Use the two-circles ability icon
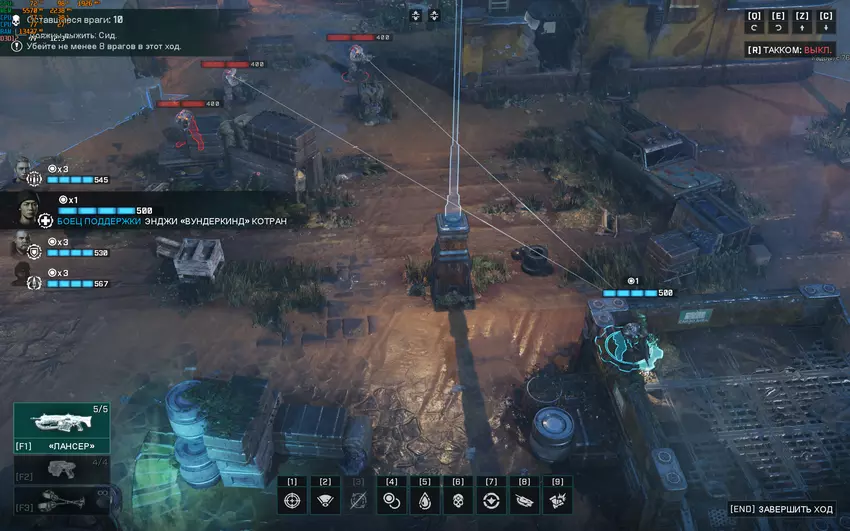The image size is (850, 531). (x=391, y=501)
